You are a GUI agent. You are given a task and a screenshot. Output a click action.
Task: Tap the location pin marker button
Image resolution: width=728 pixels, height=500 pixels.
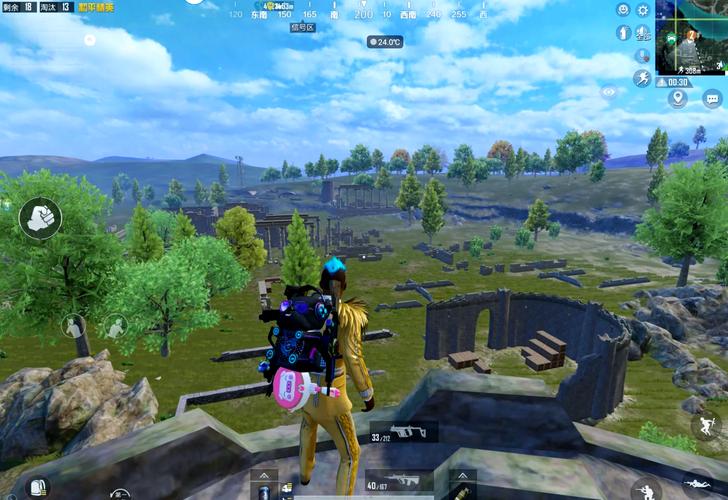(x=679, y=98)
